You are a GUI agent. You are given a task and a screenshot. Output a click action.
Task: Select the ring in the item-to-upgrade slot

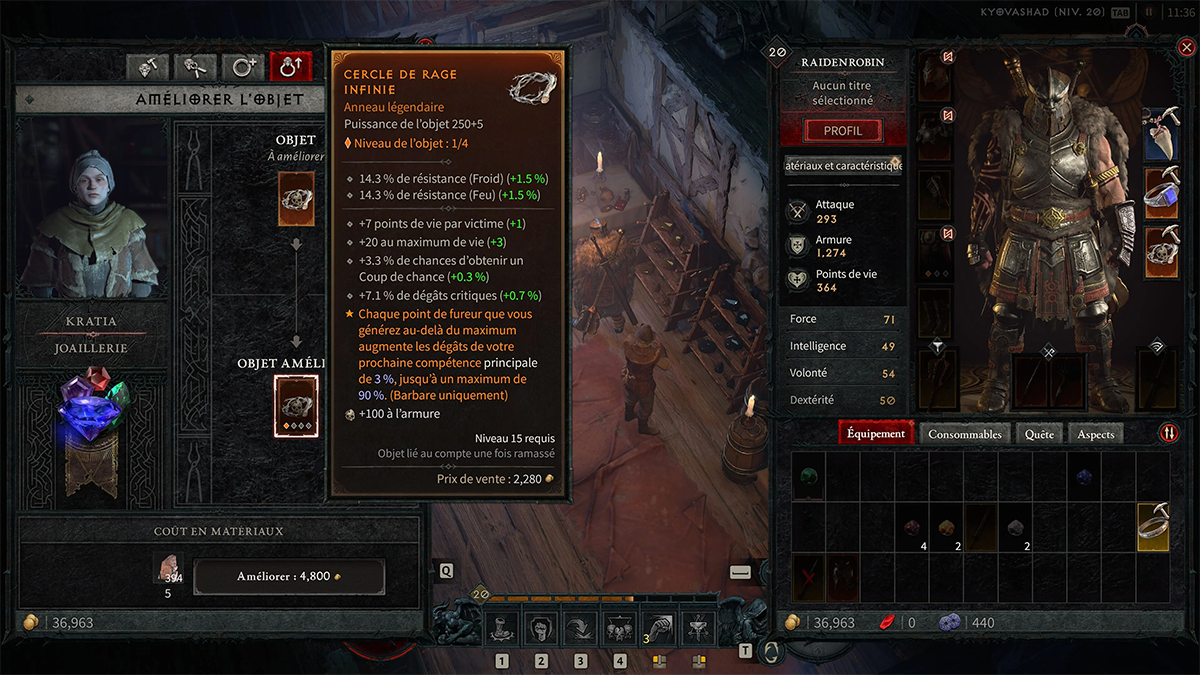coord(296,197)
